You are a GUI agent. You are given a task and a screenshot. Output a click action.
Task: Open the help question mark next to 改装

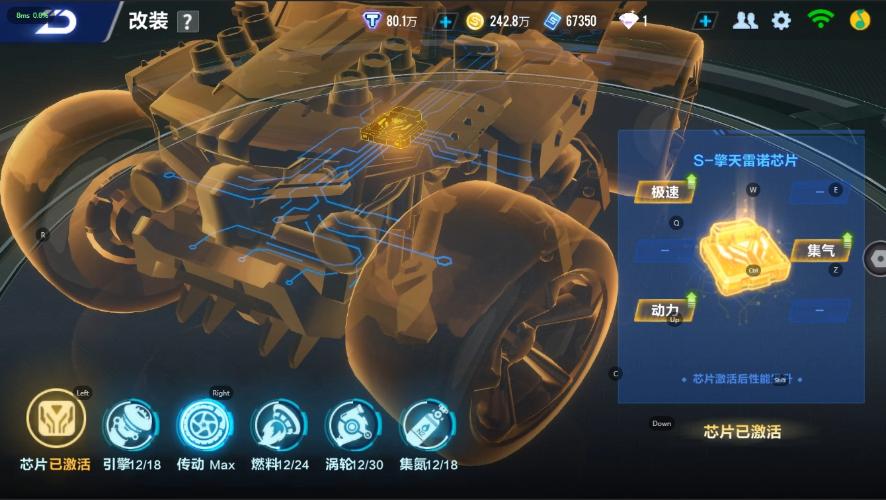click(x=187, y=22)
